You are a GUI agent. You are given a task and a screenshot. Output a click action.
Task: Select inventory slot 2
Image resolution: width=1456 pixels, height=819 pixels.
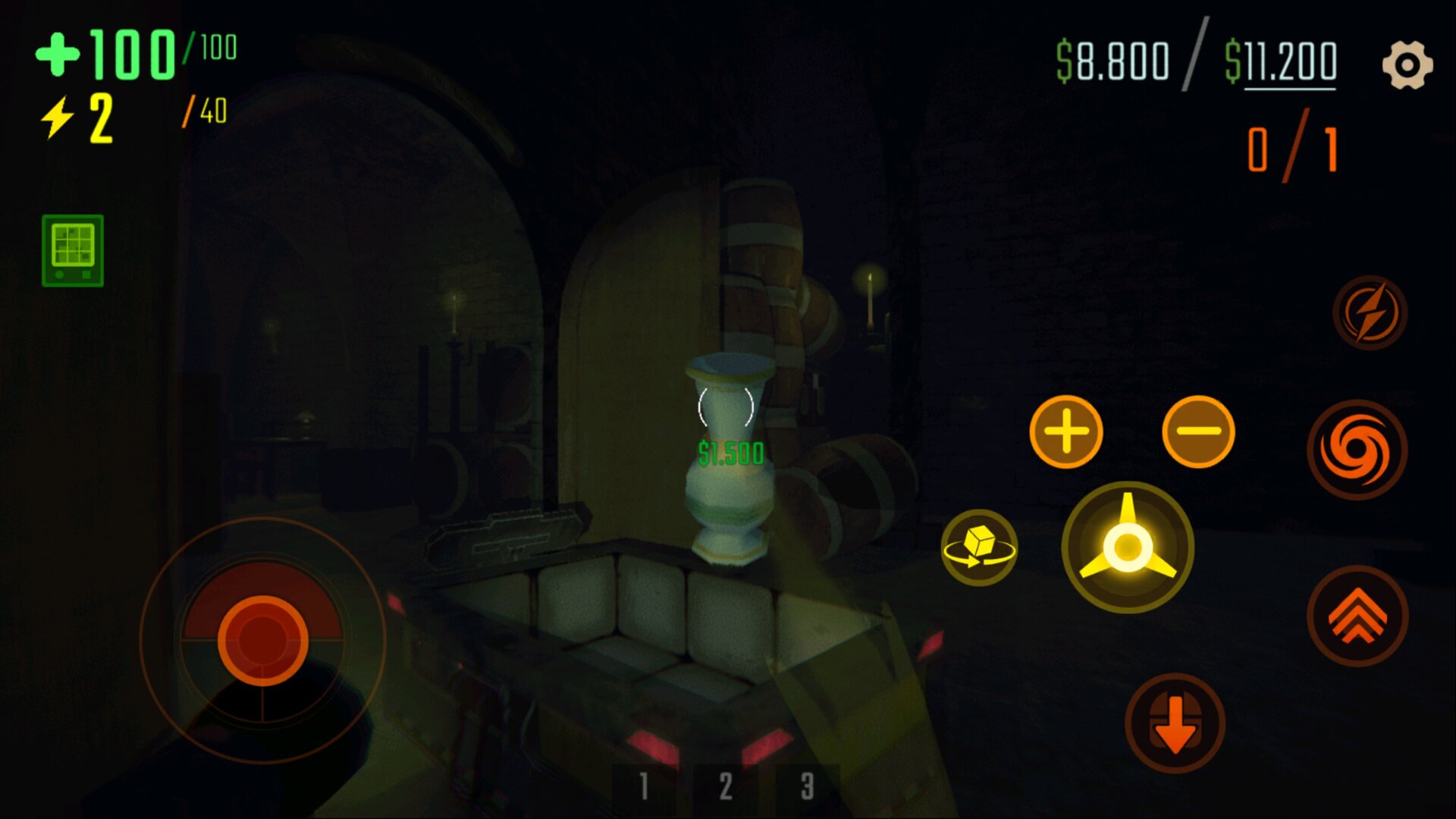tap(726, 787)
